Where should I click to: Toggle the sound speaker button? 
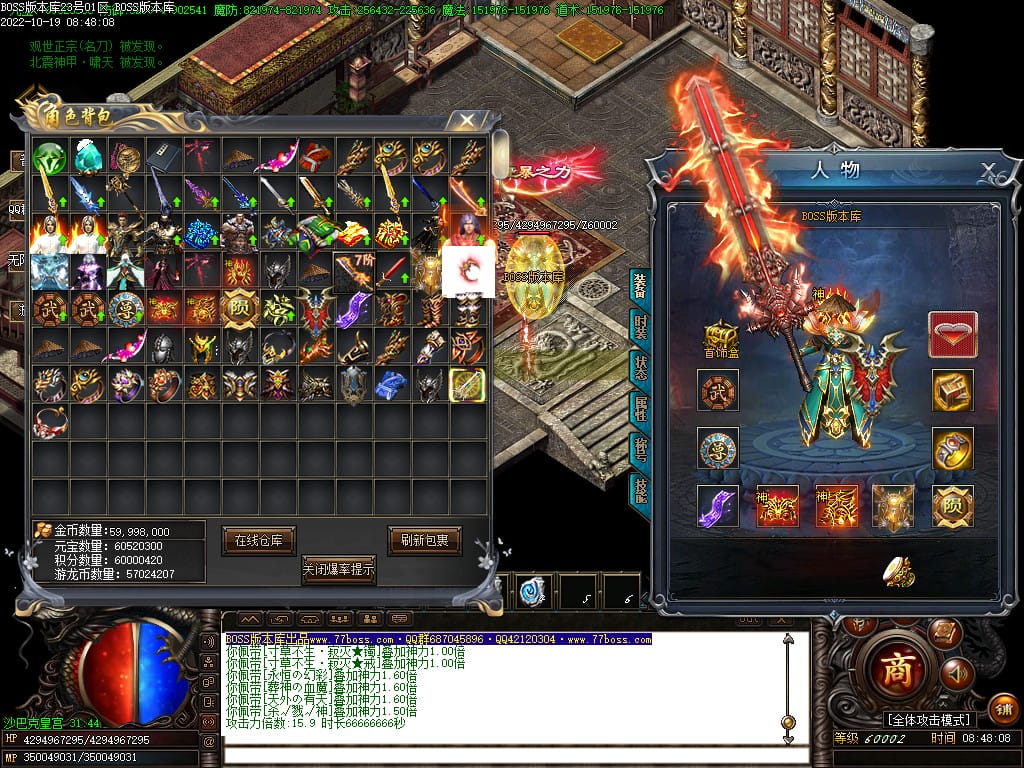click(x=957, y=674)
